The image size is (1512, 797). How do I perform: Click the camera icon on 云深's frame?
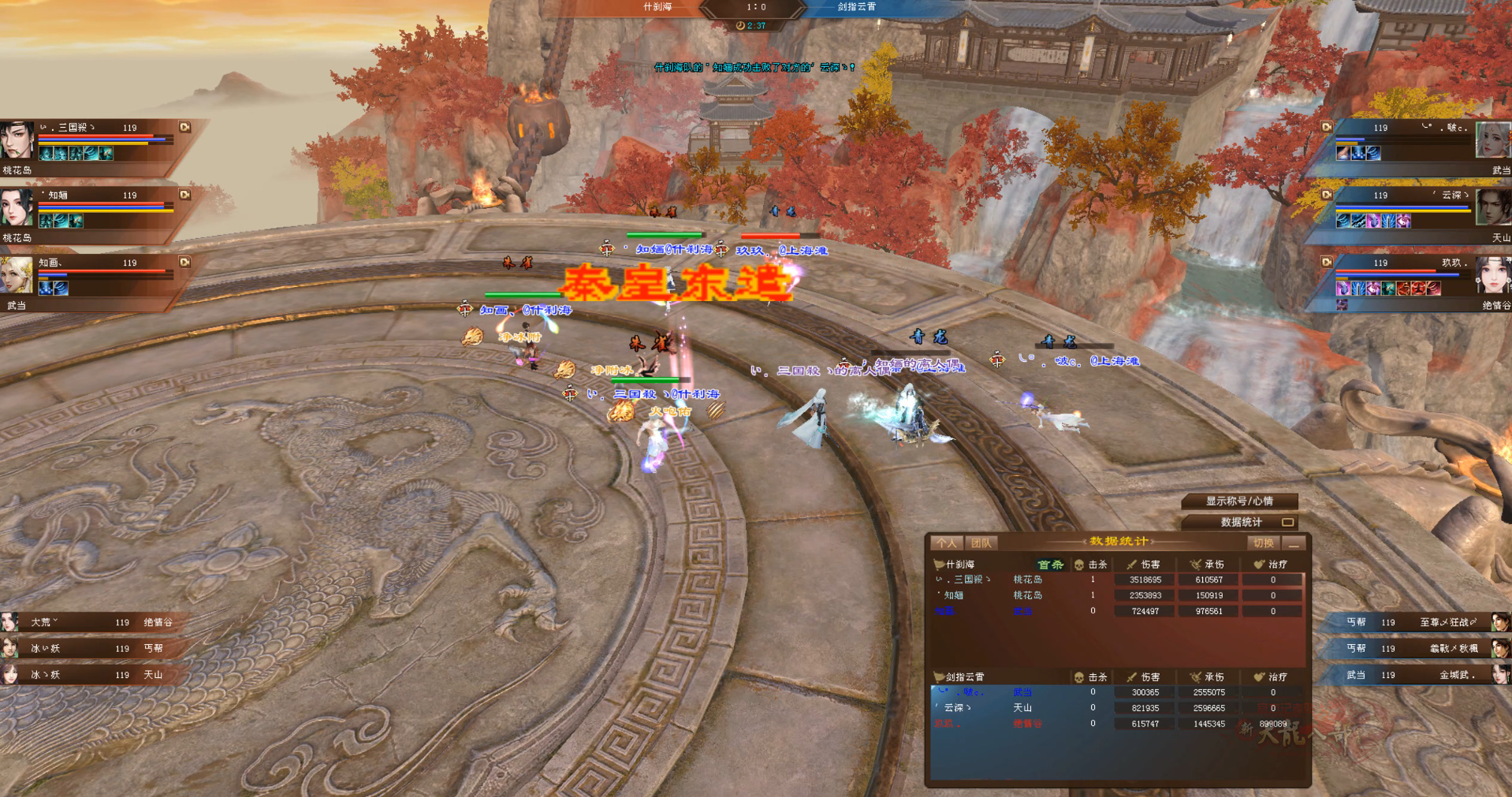click(1326, 194)
